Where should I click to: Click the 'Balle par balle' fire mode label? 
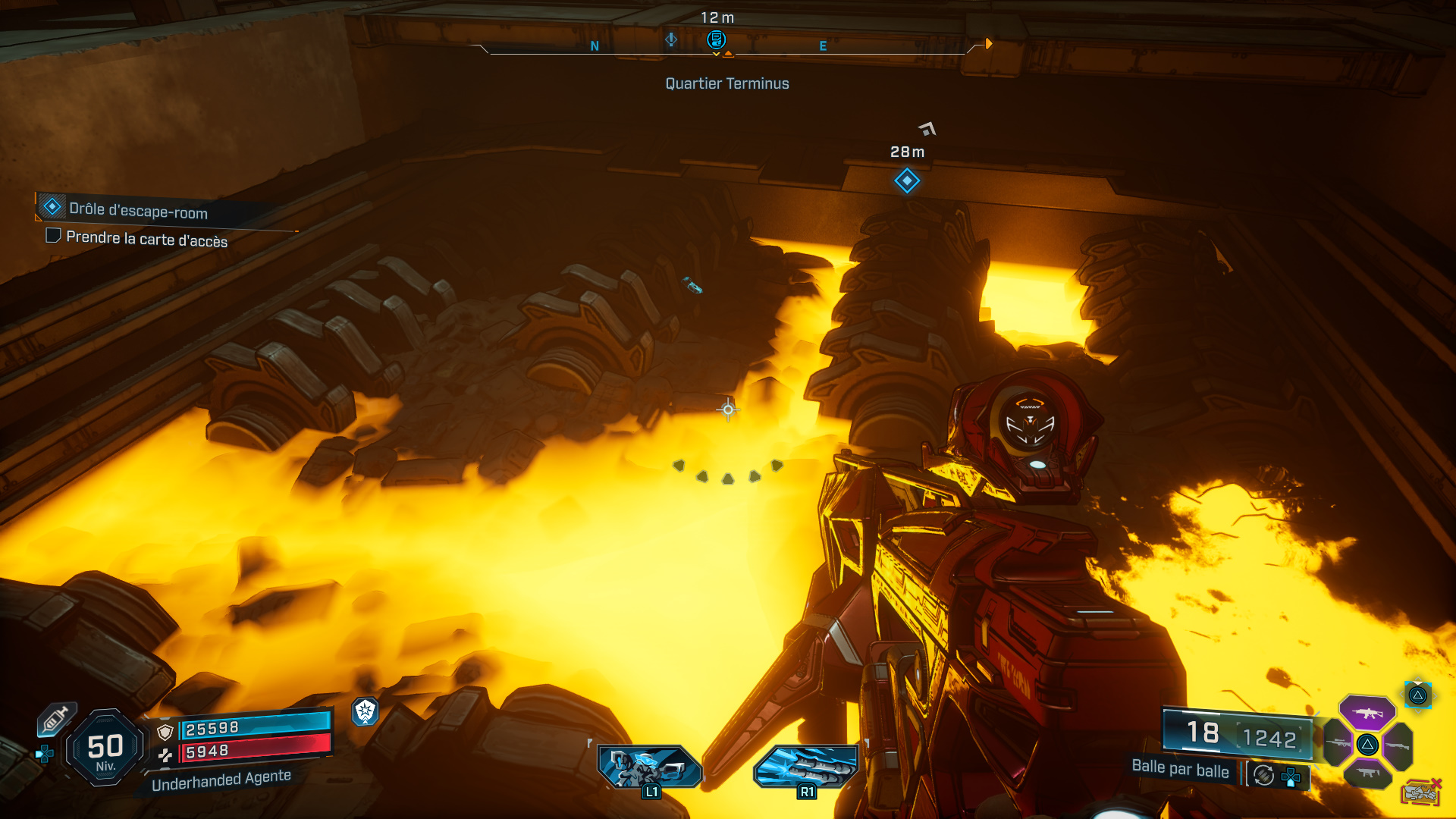[1181, 771]
